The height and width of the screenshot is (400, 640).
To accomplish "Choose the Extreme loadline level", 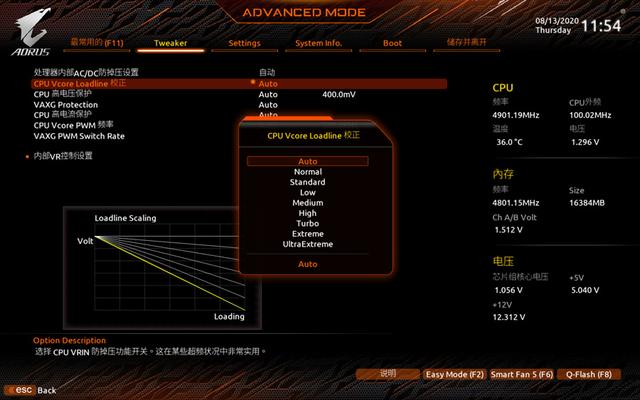I will 308,233.
